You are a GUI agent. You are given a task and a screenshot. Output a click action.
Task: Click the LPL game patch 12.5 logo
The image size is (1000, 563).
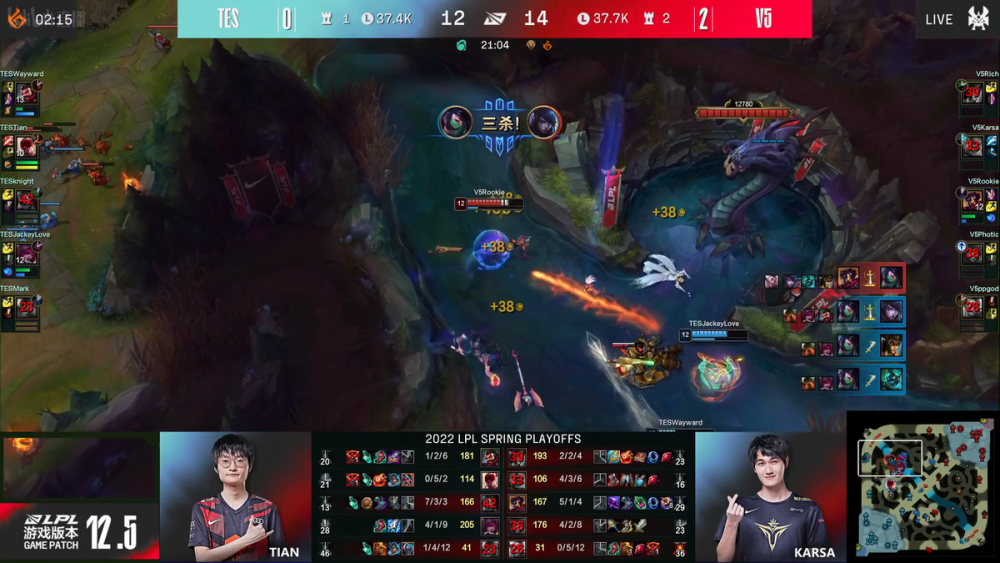pyautogui.click(x=78, y=531)
